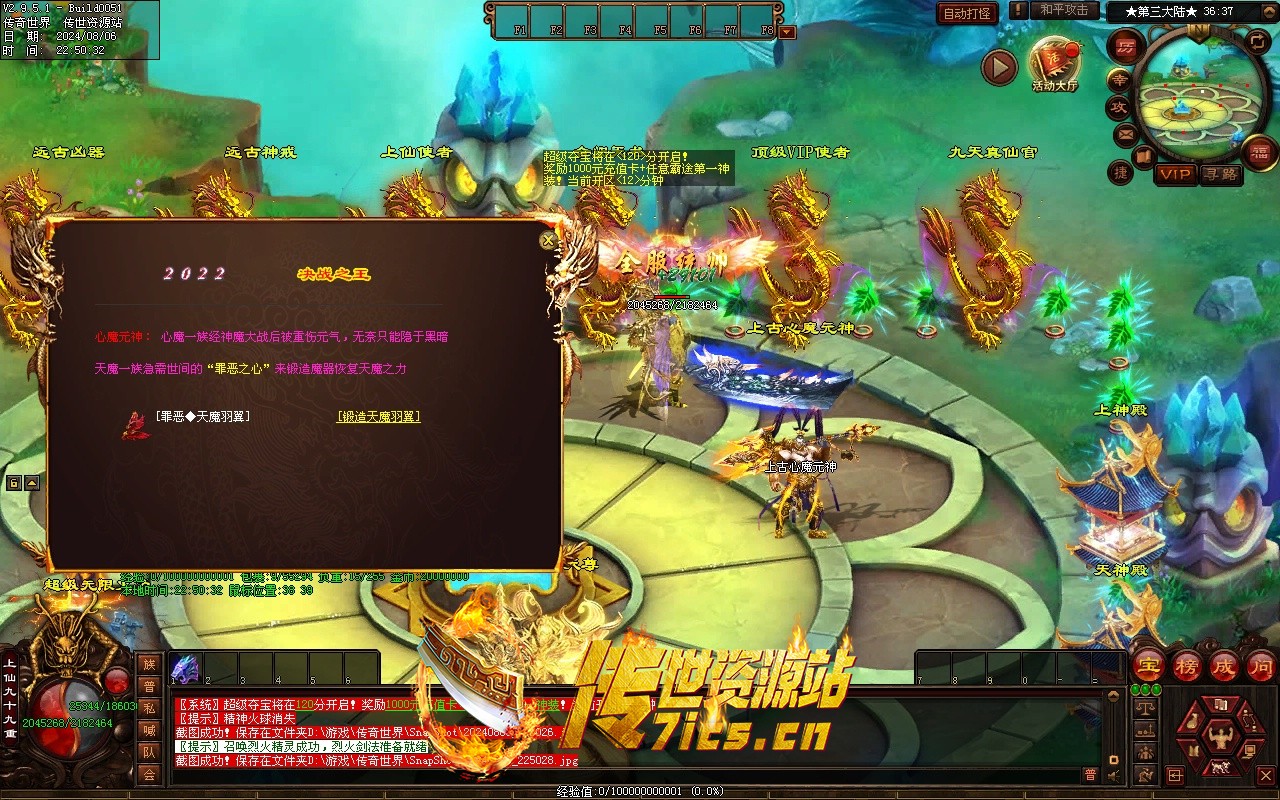Open the 榜 rankings button
1280x800 pixels.
1187,666
